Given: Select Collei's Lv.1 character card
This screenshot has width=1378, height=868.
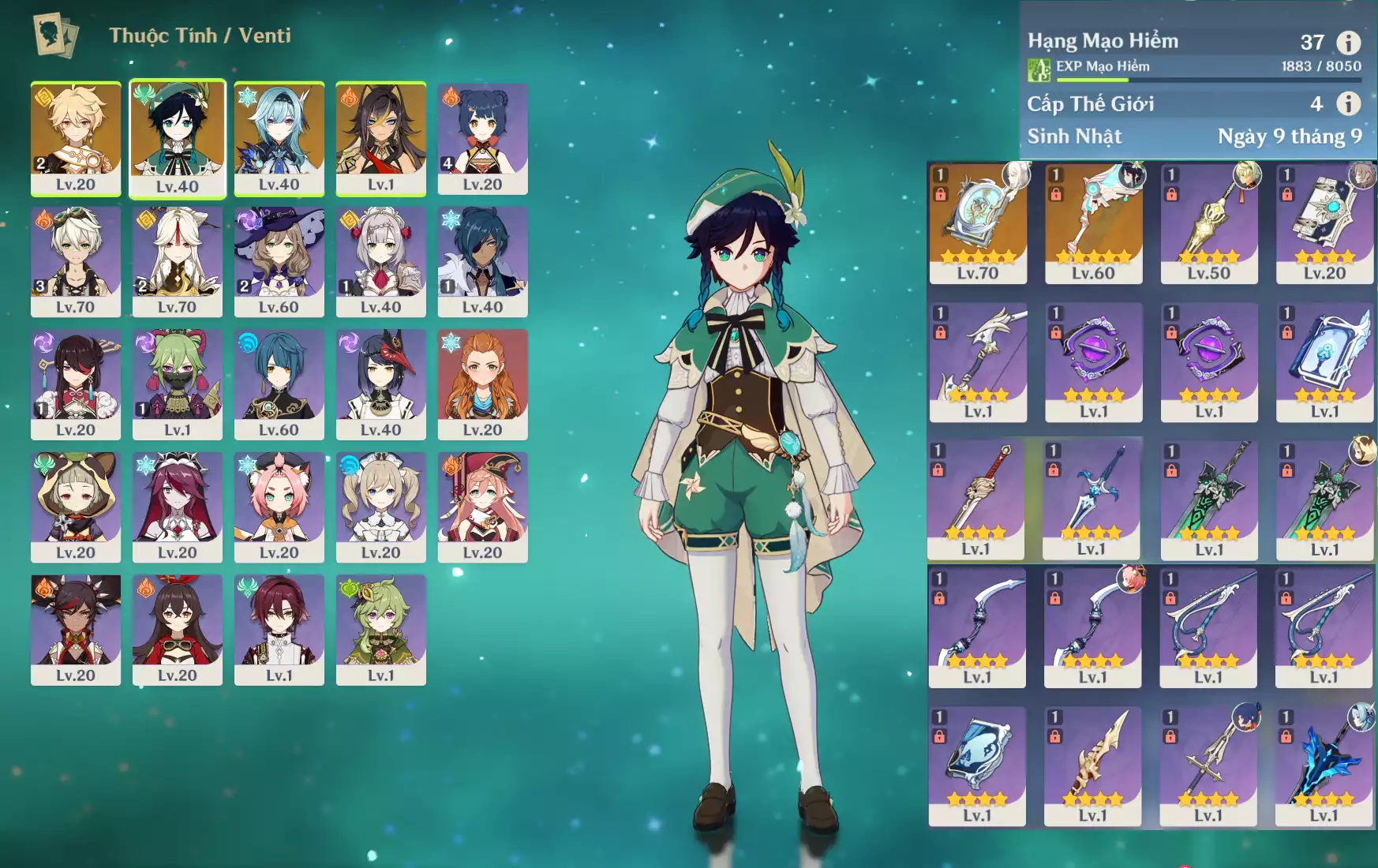Looking at the screenshot, I should (x=381, y=630).
